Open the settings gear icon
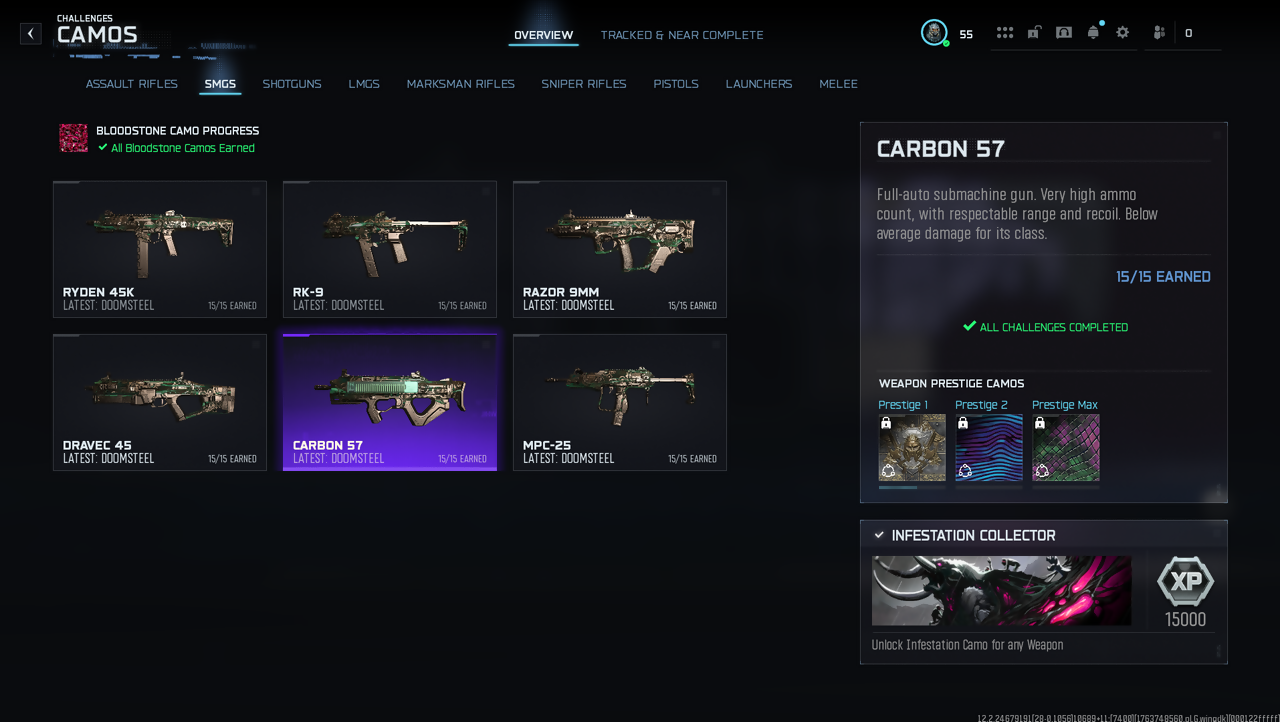1280x722 pixels. pyautogui.click(x=1123, y=33)
